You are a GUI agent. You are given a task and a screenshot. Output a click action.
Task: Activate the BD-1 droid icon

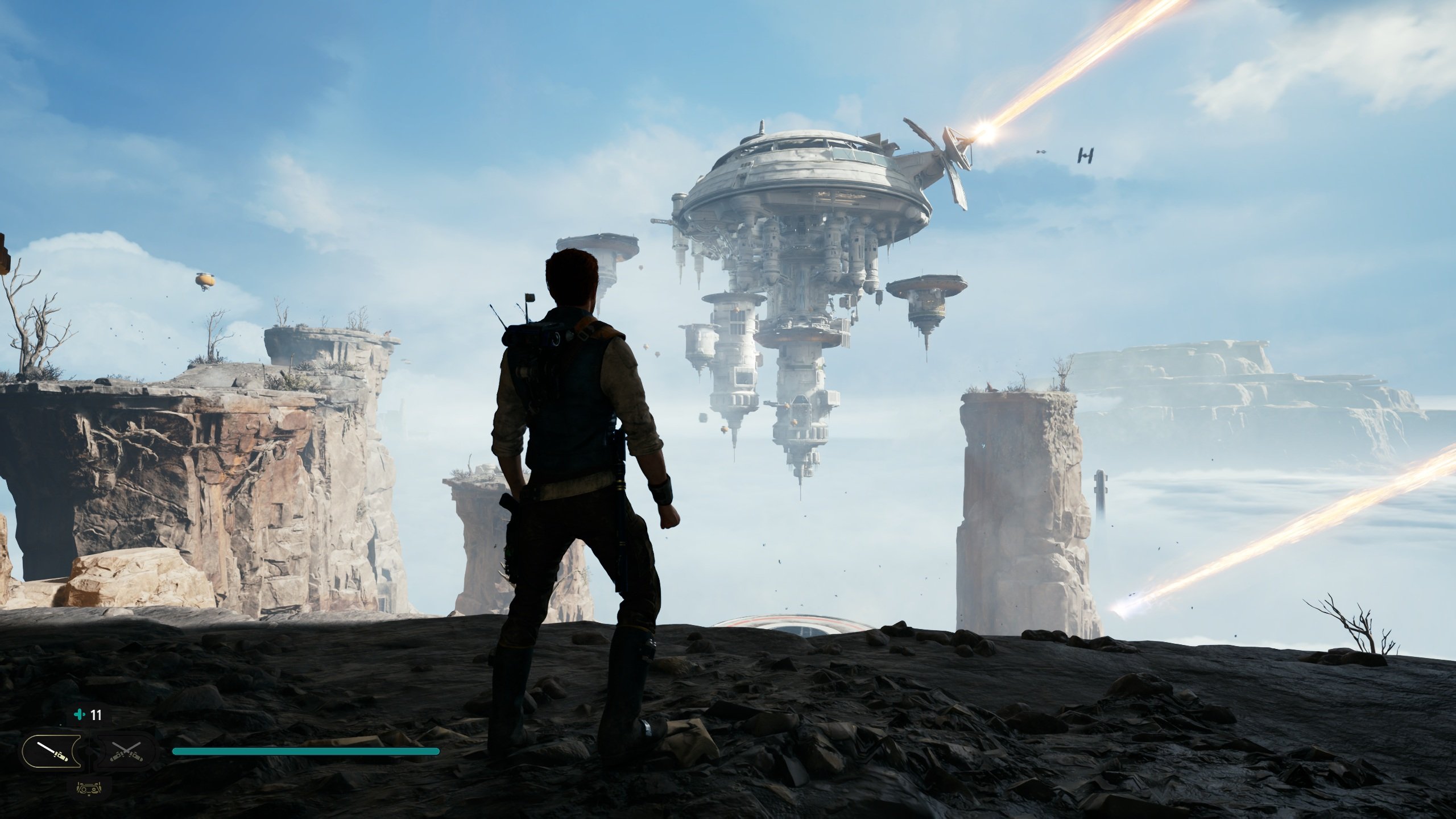coord(89,789)
